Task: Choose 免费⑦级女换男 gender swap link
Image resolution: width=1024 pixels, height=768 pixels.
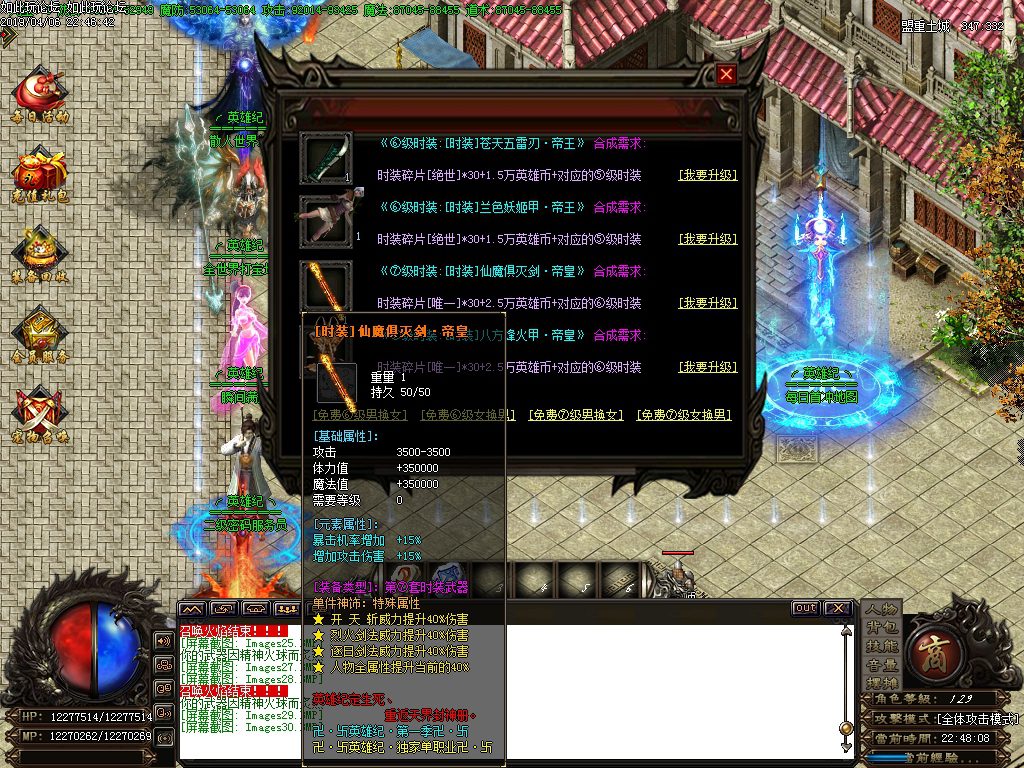Action: (x=684, y=415)
